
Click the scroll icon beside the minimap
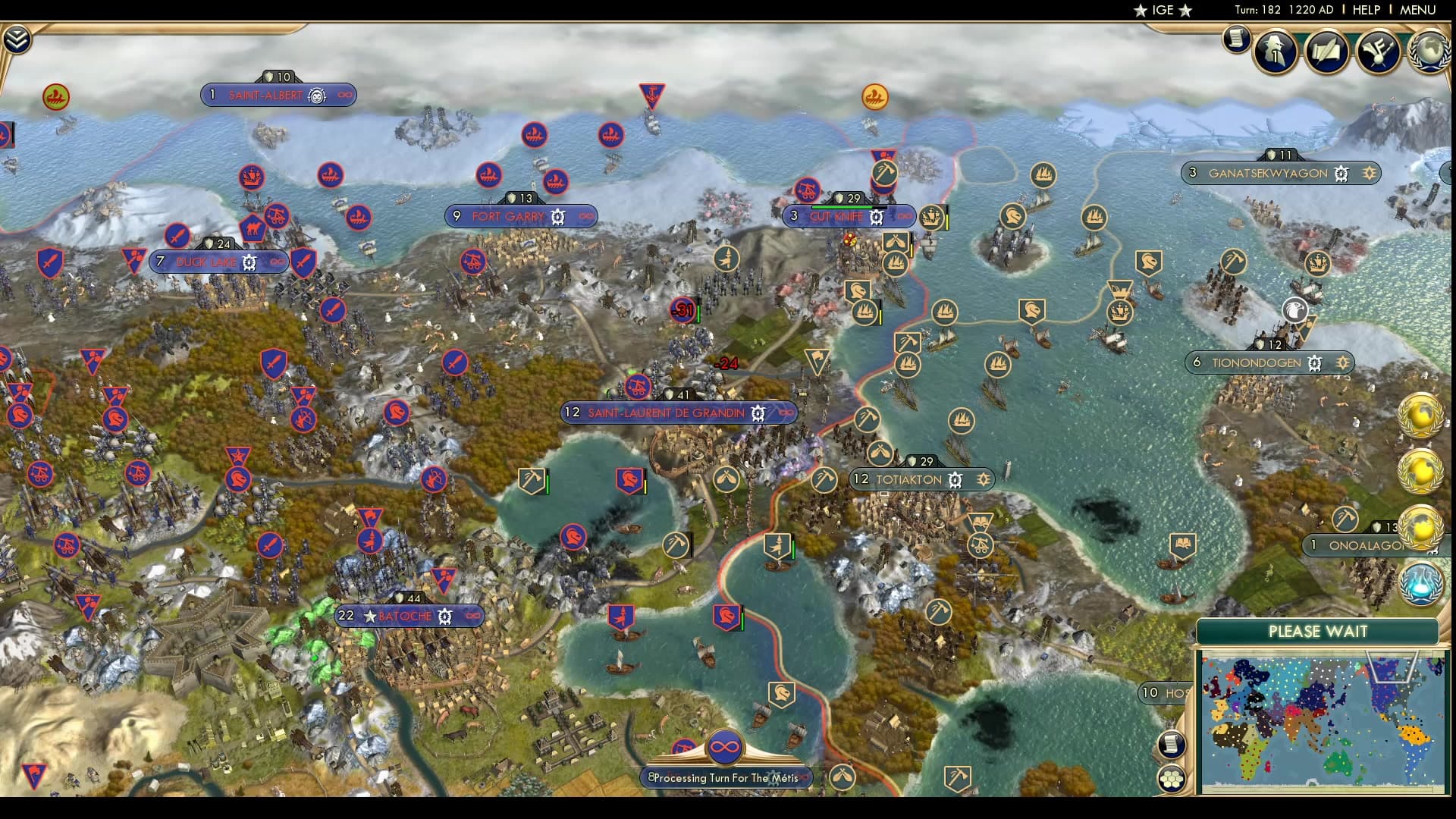coord(1172,745)
